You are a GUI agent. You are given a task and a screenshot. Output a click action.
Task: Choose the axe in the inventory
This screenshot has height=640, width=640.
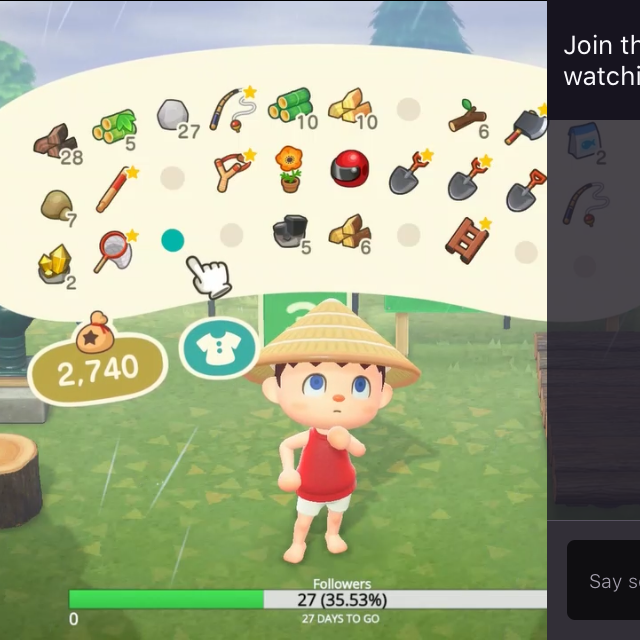coord(527,126)
